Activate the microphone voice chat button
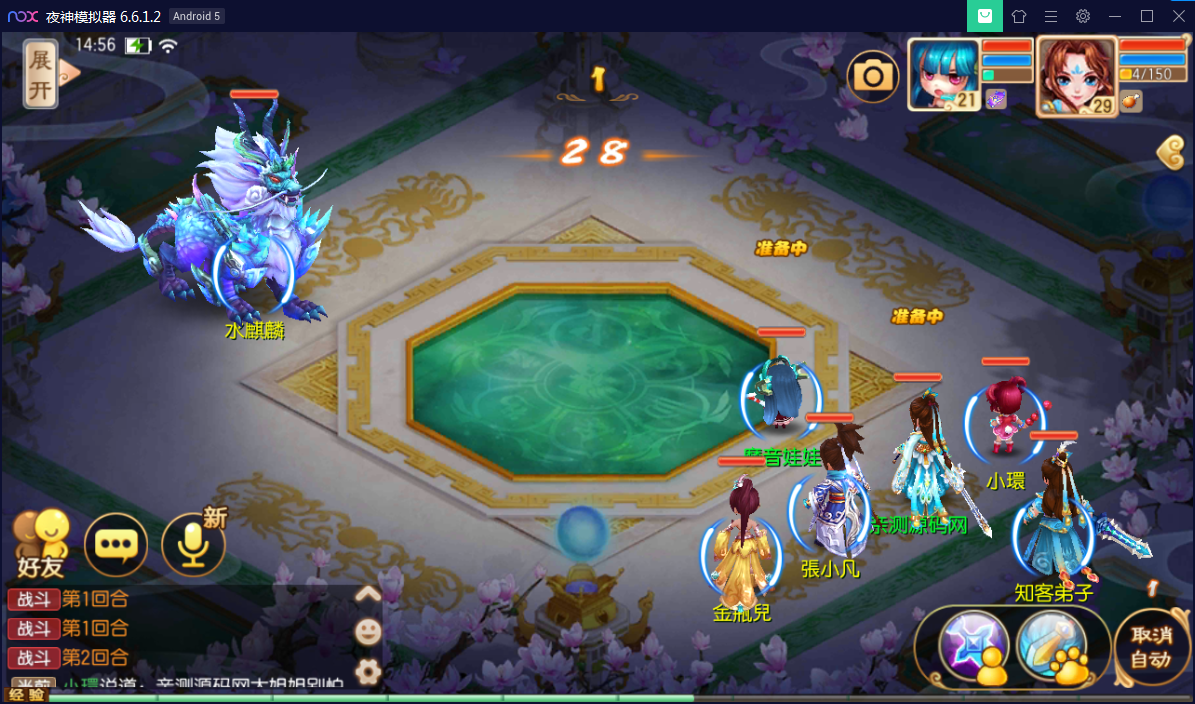This screenshot has height=704, width=1195. coord(192,545)
